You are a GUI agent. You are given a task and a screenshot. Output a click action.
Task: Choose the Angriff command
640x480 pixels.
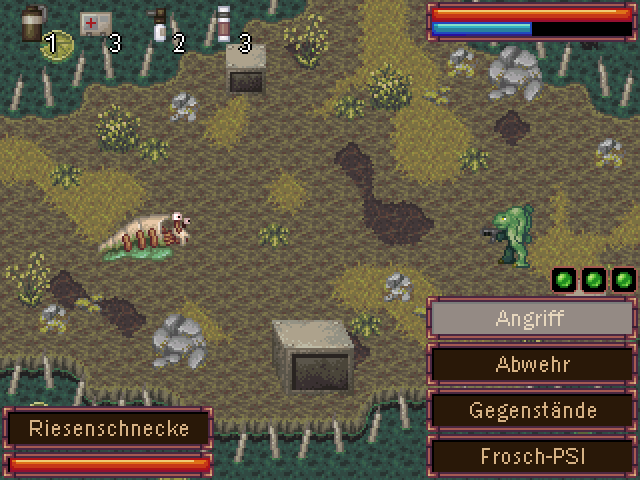[531, 319]
